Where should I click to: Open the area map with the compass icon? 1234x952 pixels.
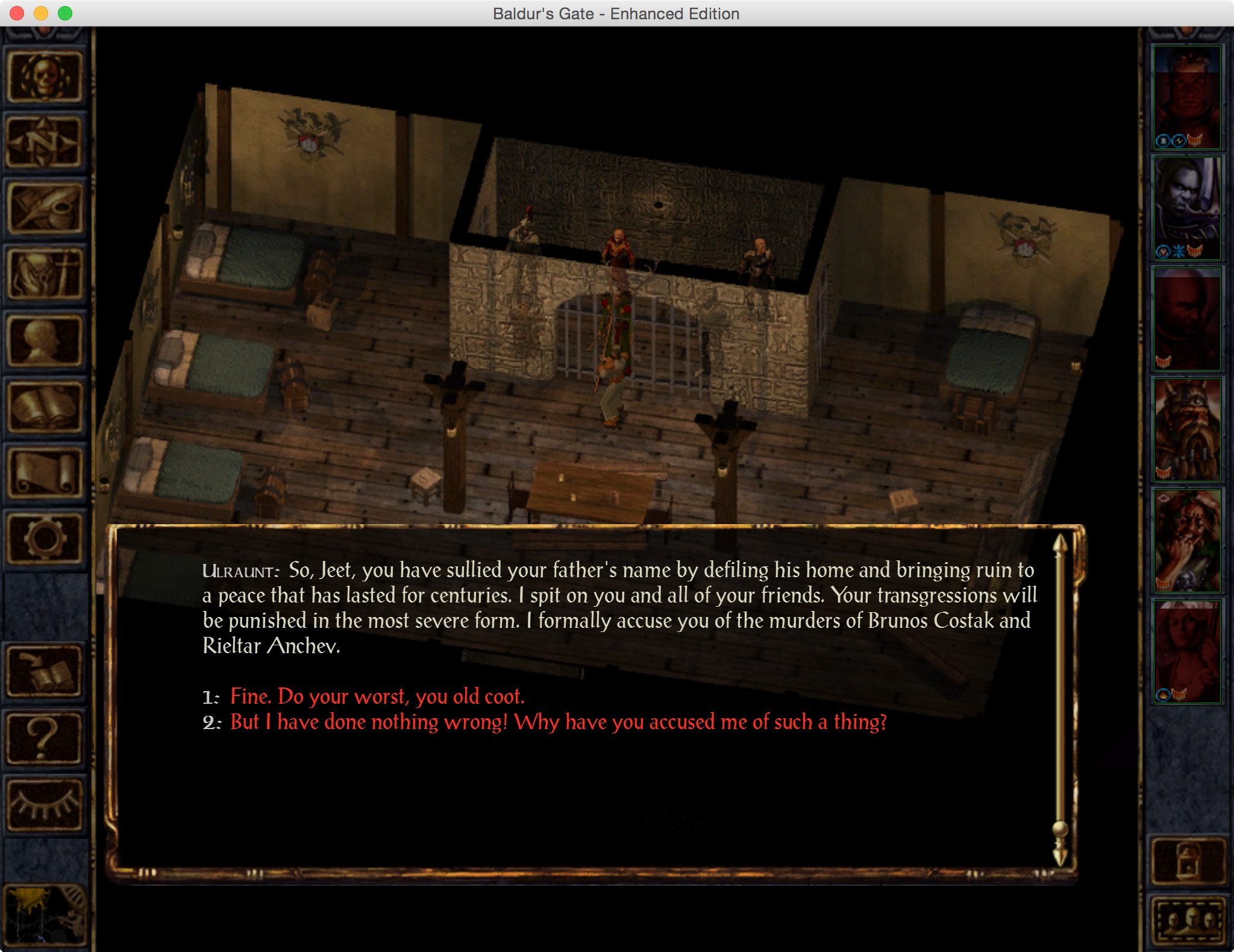point(44,143)
